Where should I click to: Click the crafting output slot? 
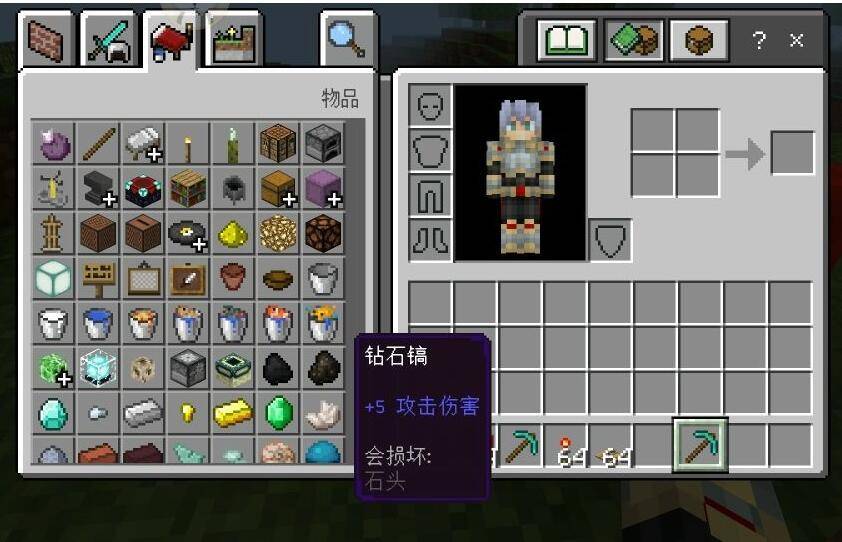[x=792, y=153]
